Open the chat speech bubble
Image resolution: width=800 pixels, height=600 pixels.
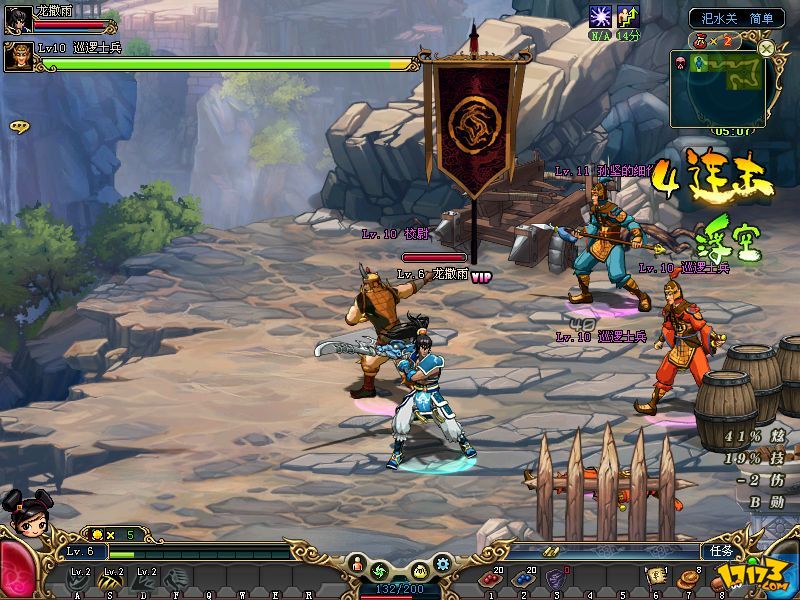point(18,127)
